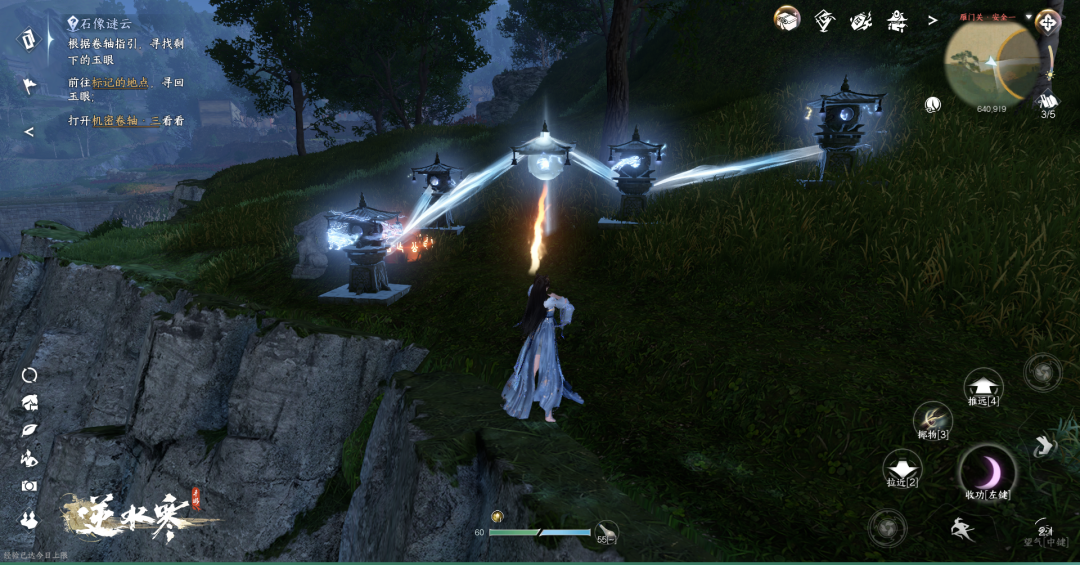Viewport: 1080px width, 565px height.
Task: Open the 石像迷云 quest tracker
Action: click(104, 23)
